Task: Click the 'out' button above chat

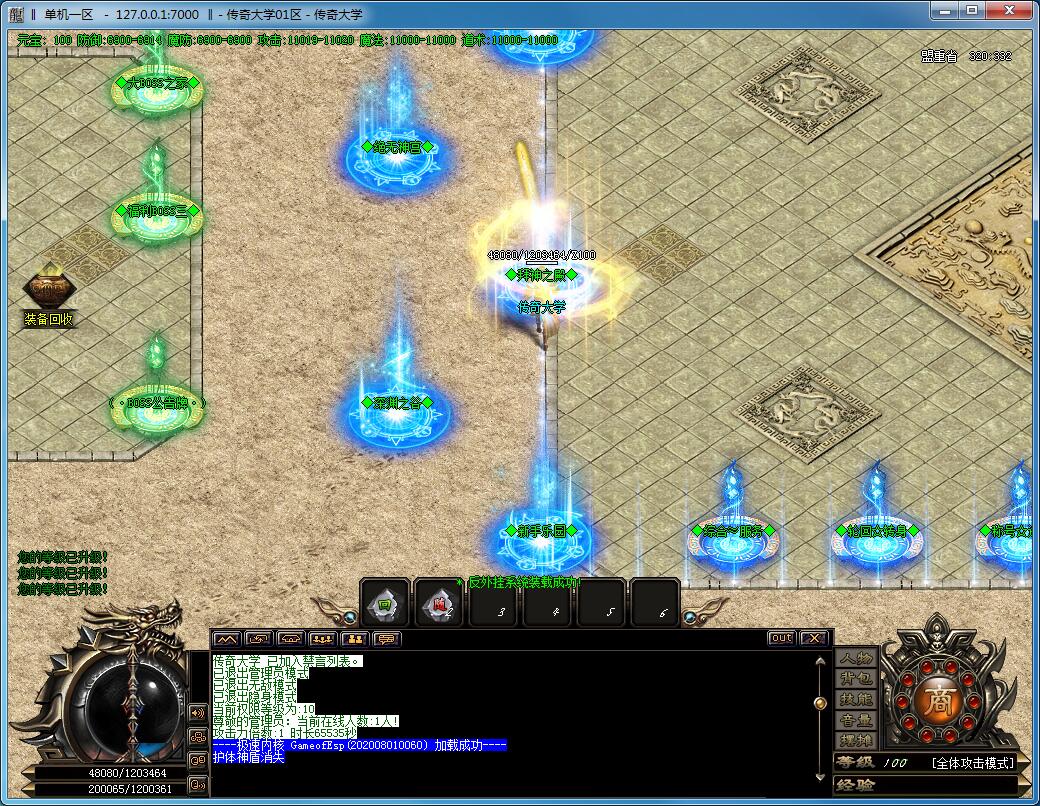Action: (x=781, y=638)
